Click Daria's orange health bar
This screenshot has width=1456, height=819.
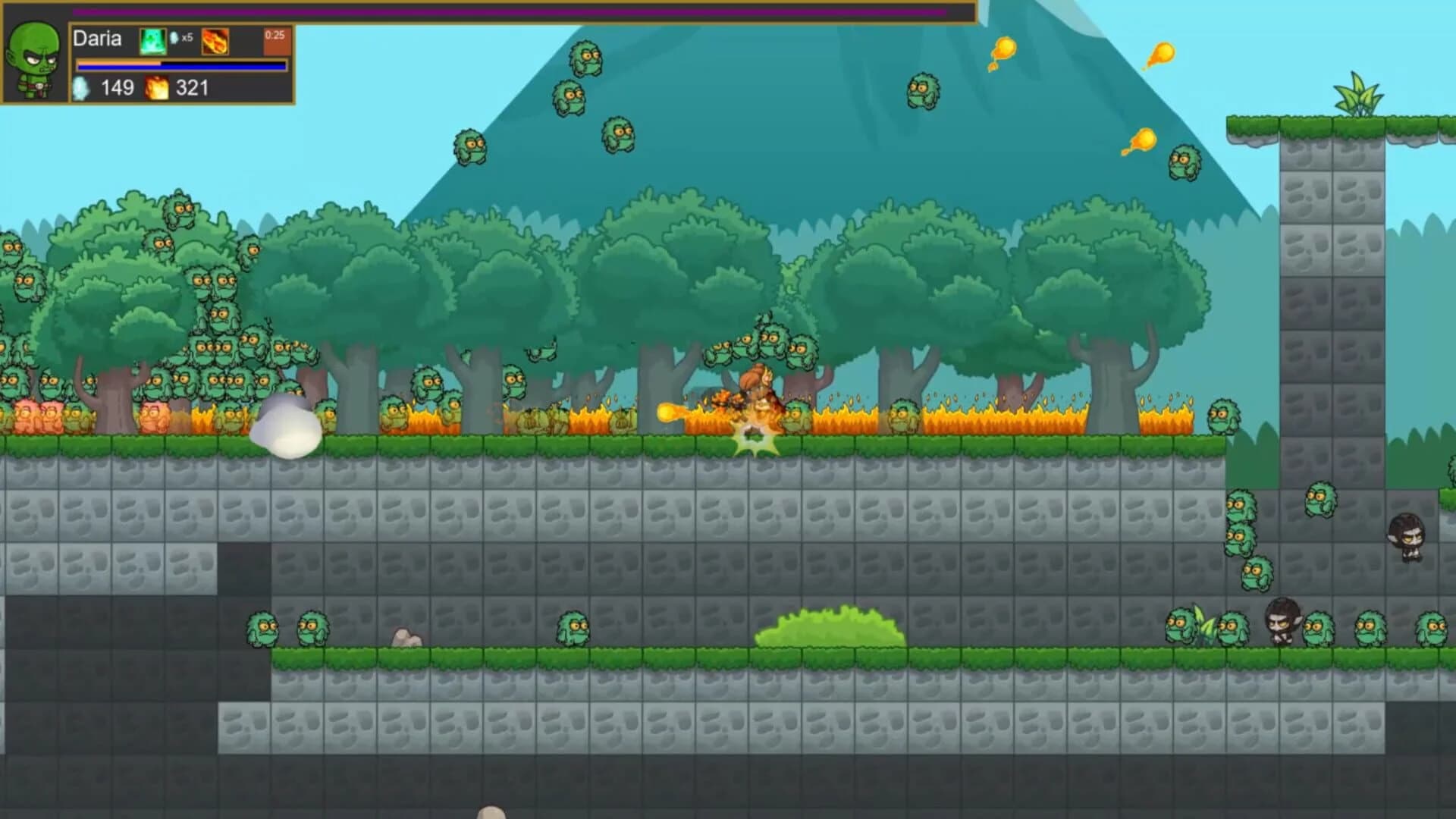pos(152,61)
